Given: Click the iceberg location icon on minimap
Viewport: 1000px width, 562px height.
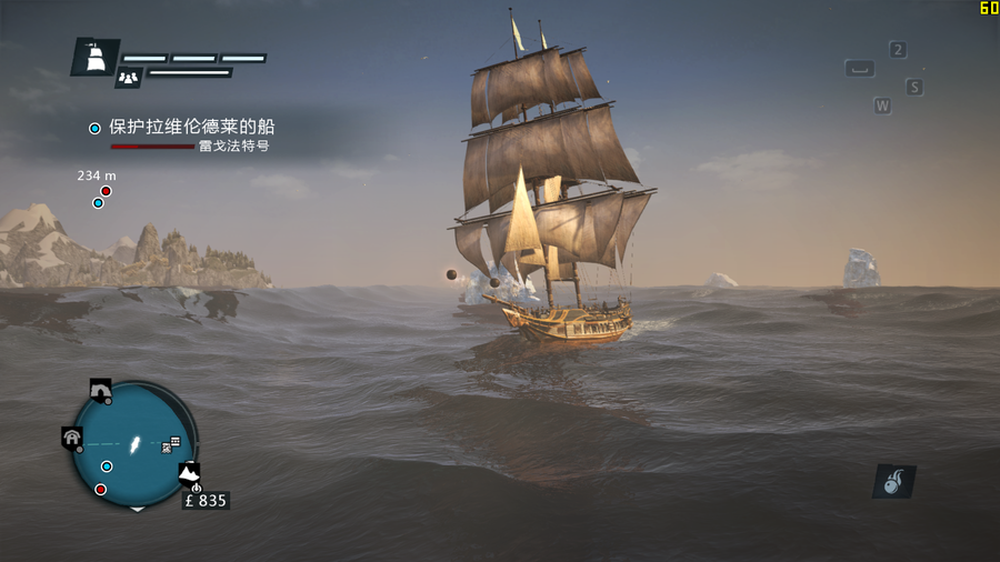Looking at the screenshot, I should [188, 471].
